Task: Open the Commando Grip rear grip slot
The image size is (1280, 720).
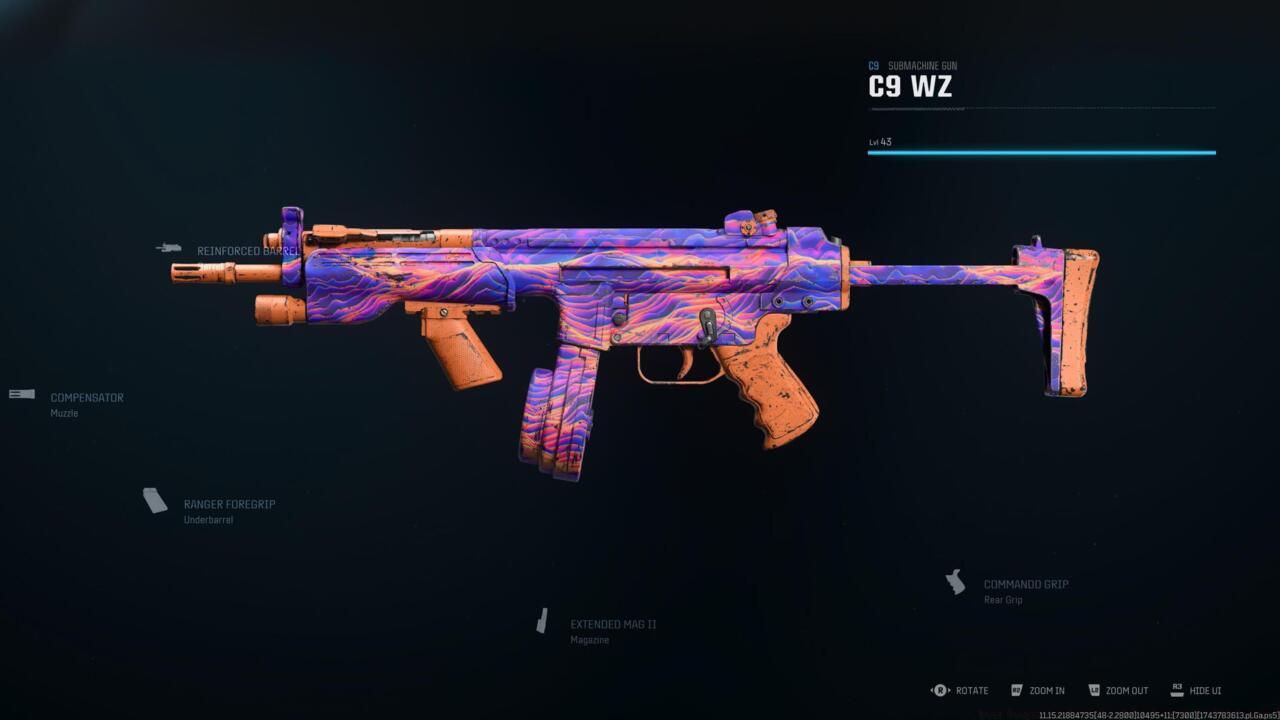Action: tap(1025, 585)
